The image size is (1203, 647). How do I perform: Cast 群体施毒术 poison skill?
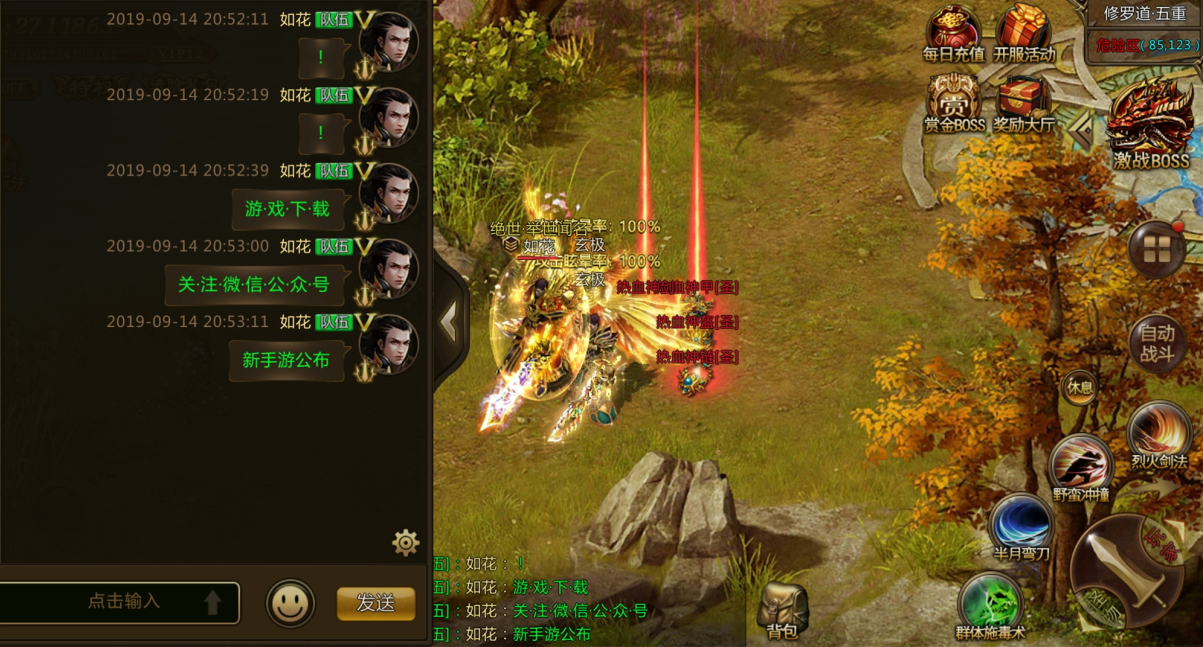pos(990,604)
